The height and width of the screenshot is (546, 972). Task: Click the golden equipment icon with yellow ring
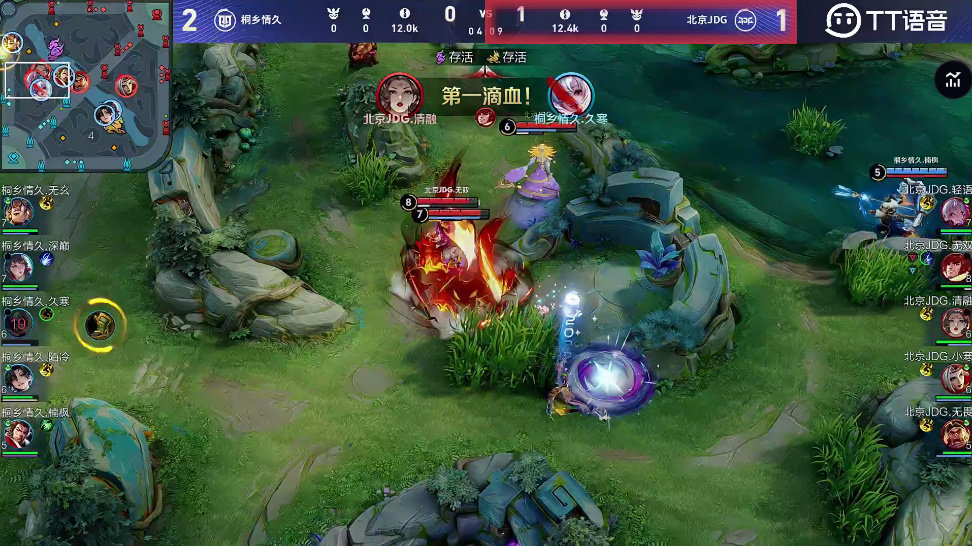coord(100,323)
